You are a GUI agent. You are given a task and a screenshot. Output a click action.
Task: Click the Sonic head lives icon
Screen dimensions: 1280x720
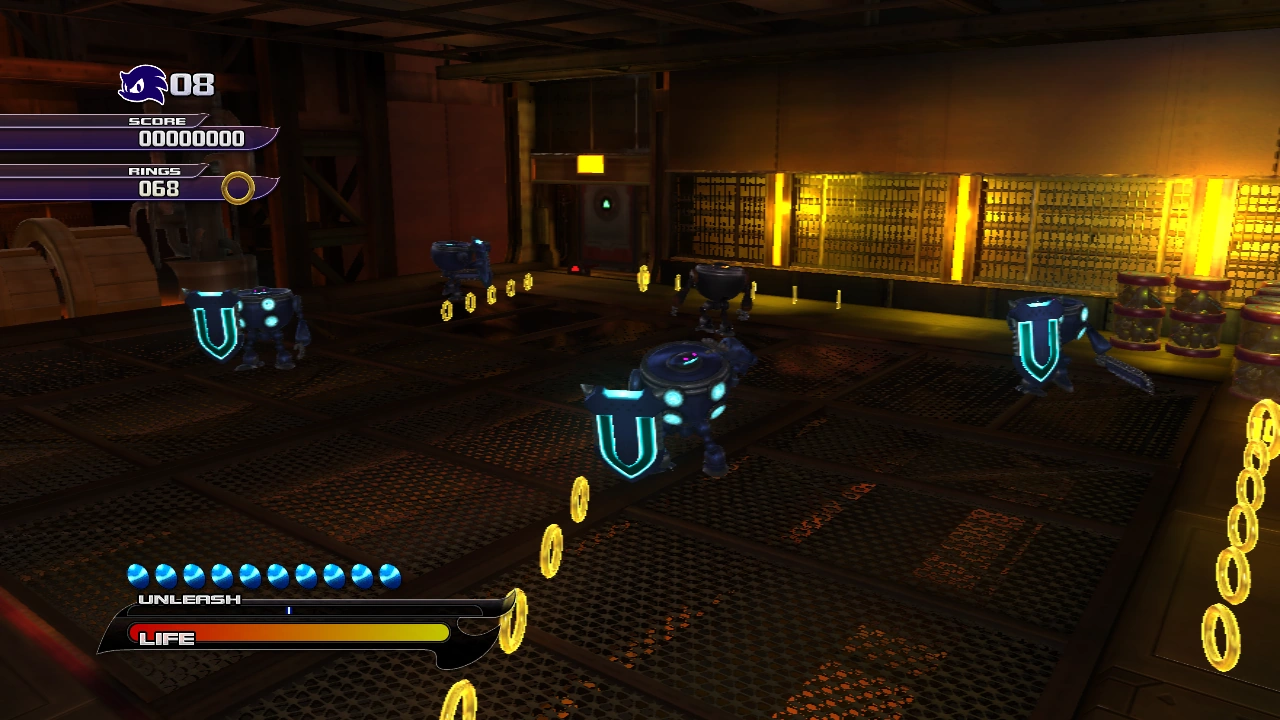142,85
